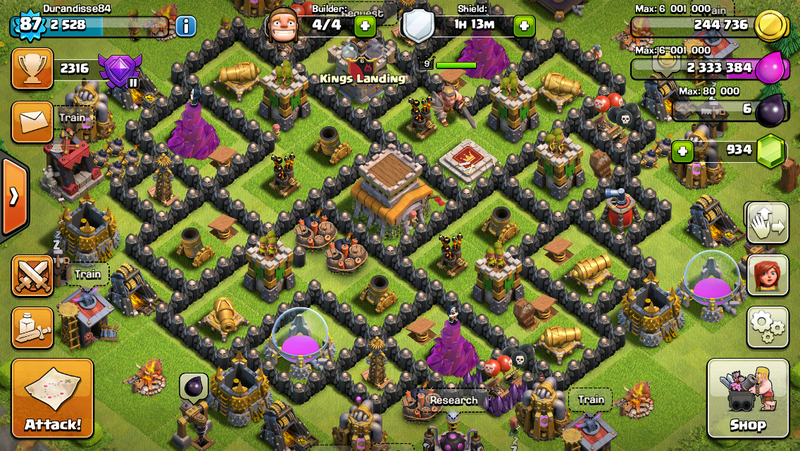Open the trophy league rankings

coord(31,69)
